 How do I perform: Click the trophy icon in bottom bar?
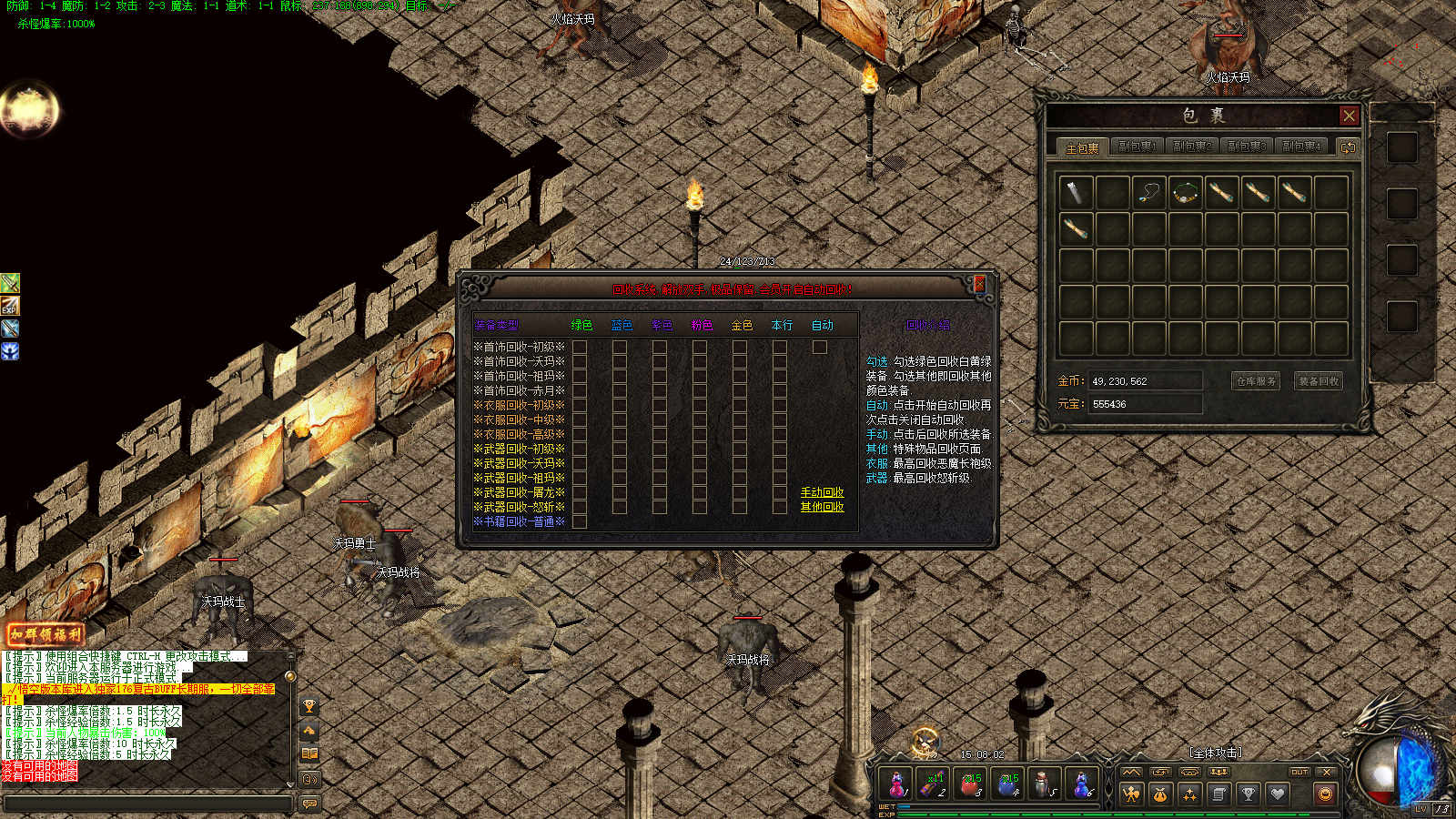(1248, 794)
